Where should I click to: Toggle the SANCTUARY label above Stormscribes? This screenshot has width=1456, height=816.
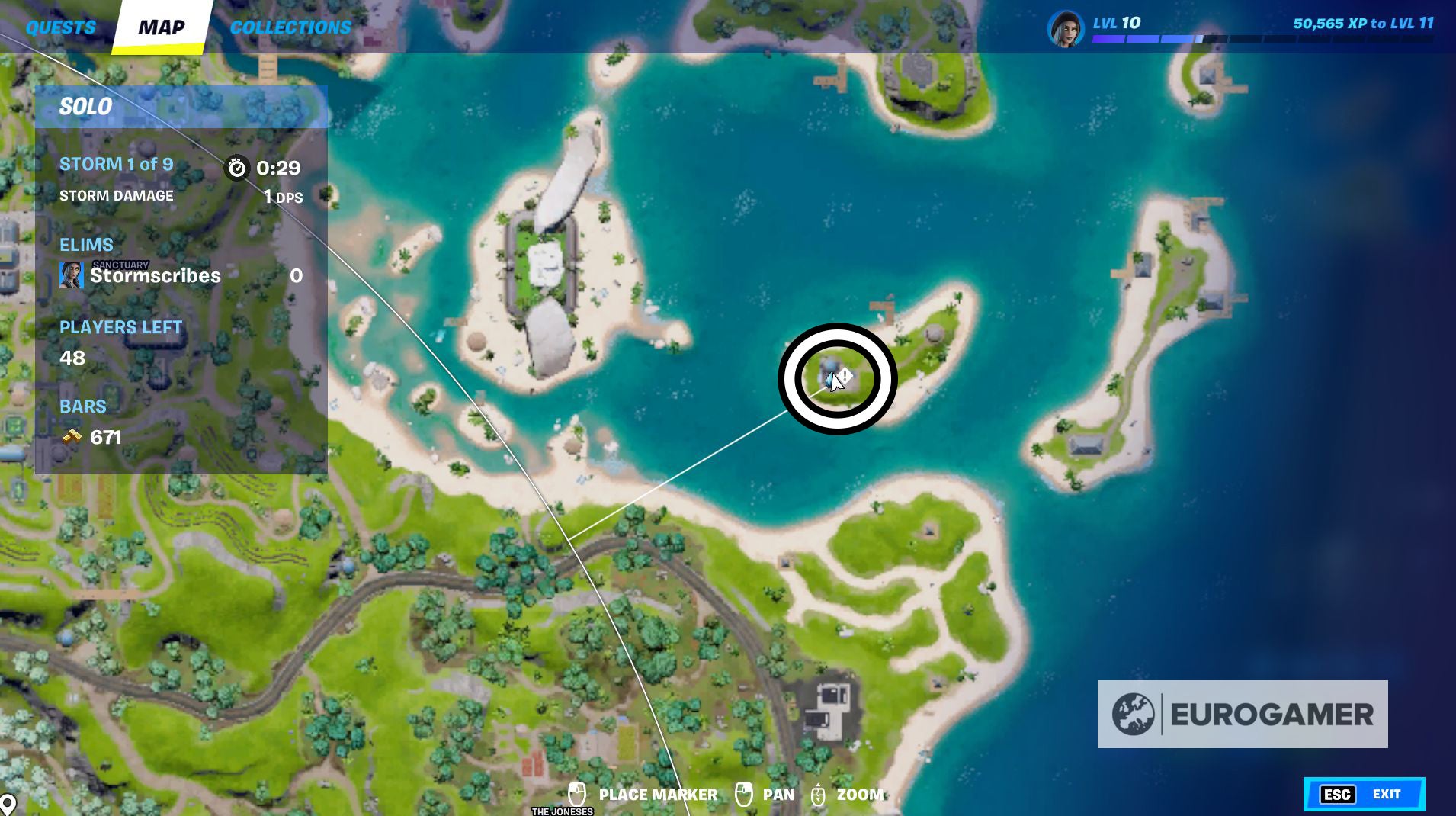(119, 263)
